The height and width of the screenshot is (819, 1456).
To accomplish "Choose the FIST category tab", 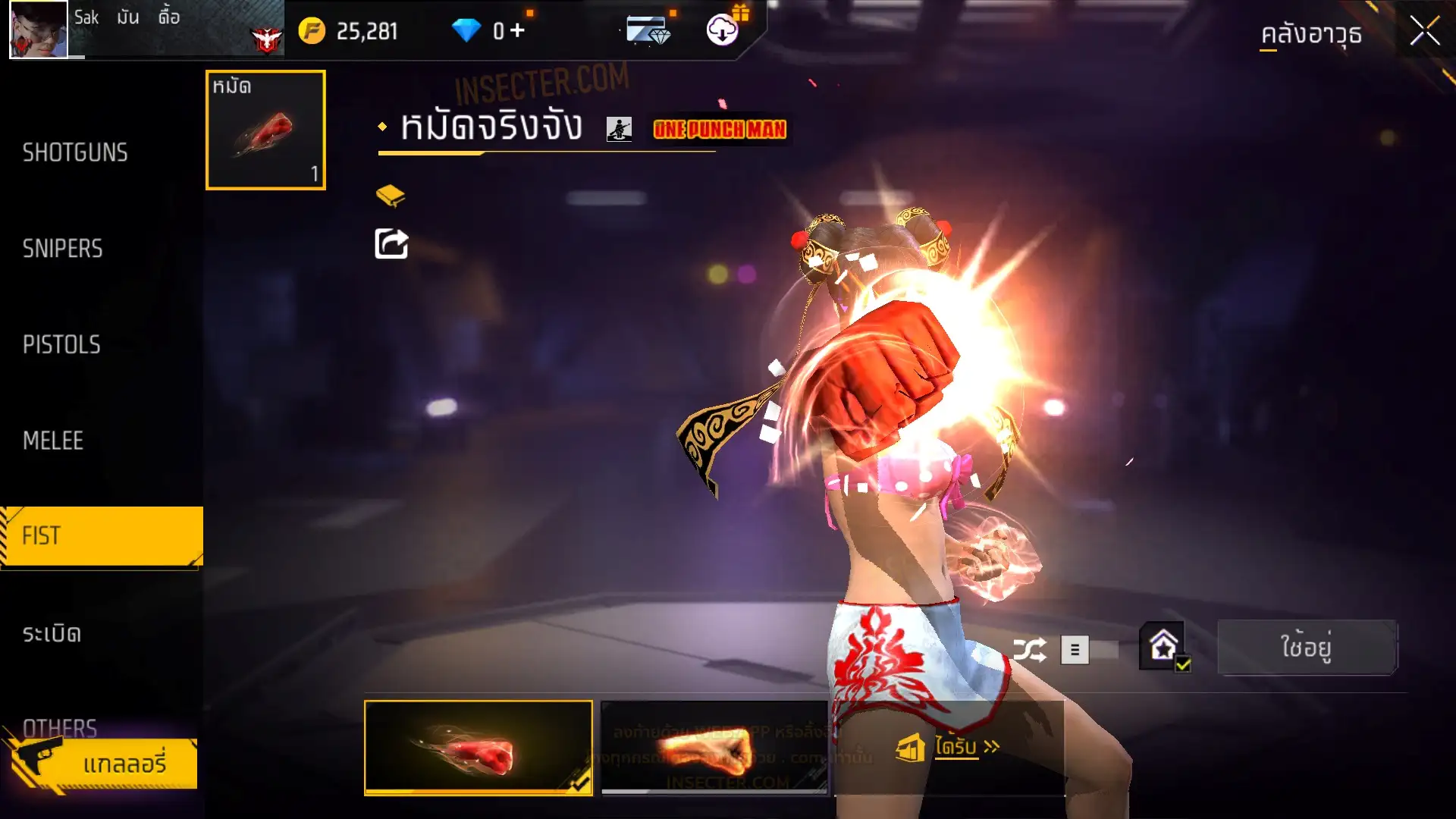I will coord(101,536).
